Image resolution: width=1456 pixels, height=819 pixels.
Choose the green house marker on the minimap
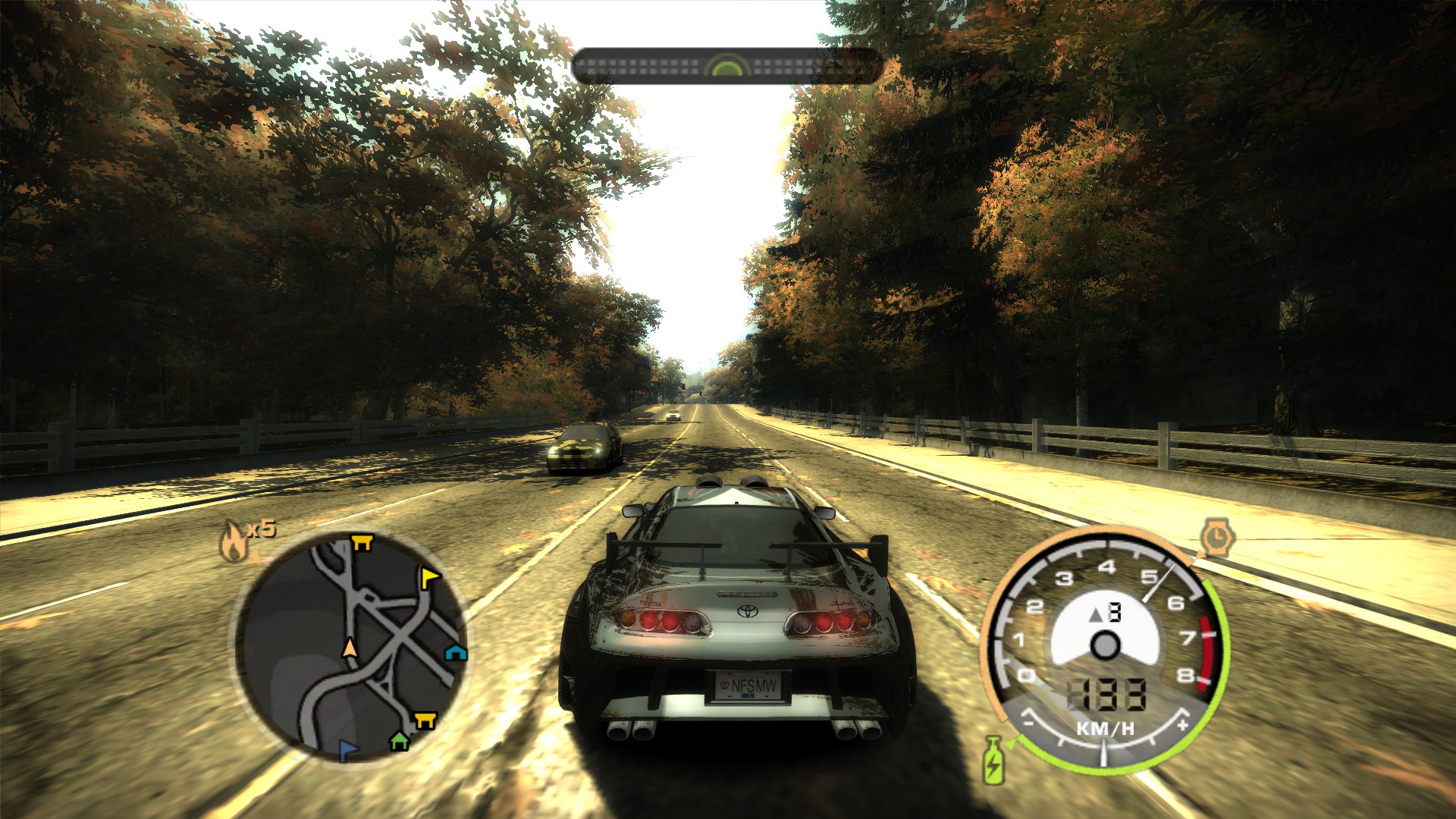point(399,740)
